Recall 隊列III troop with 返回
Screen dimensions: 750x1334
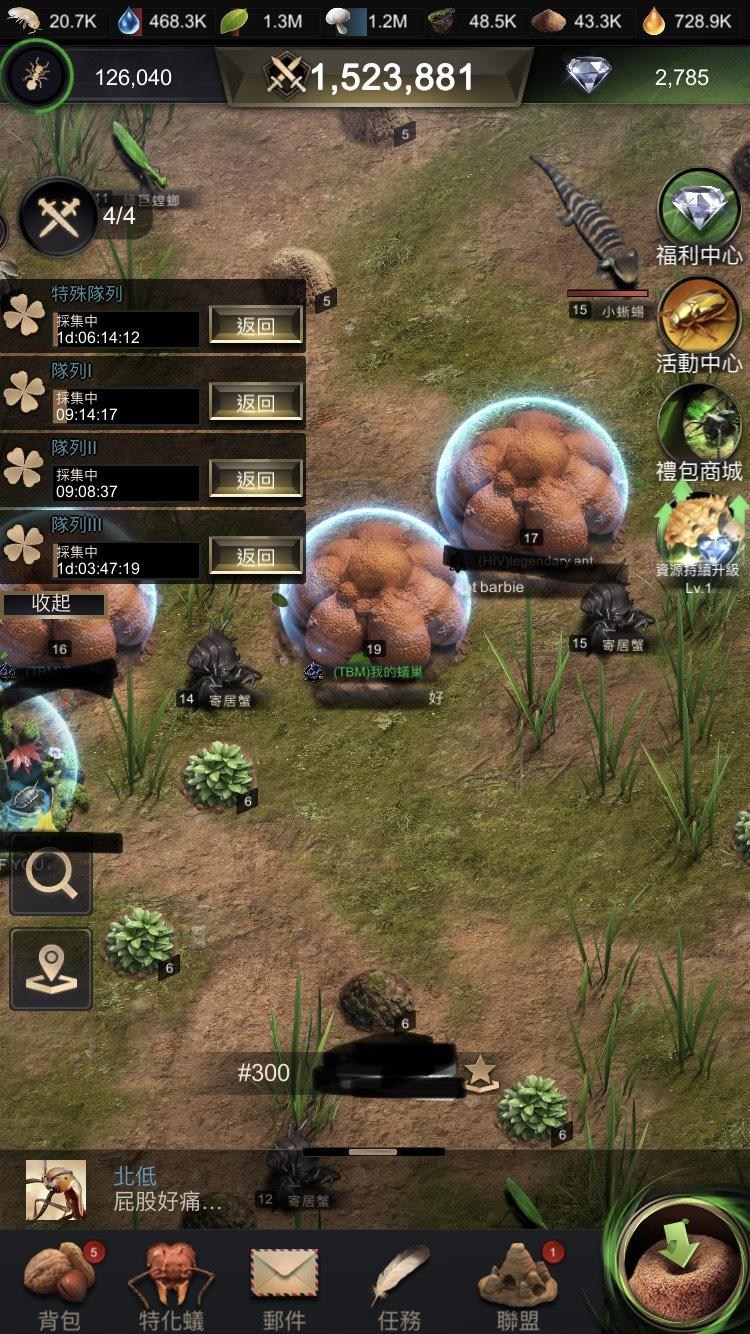point(255,556)
